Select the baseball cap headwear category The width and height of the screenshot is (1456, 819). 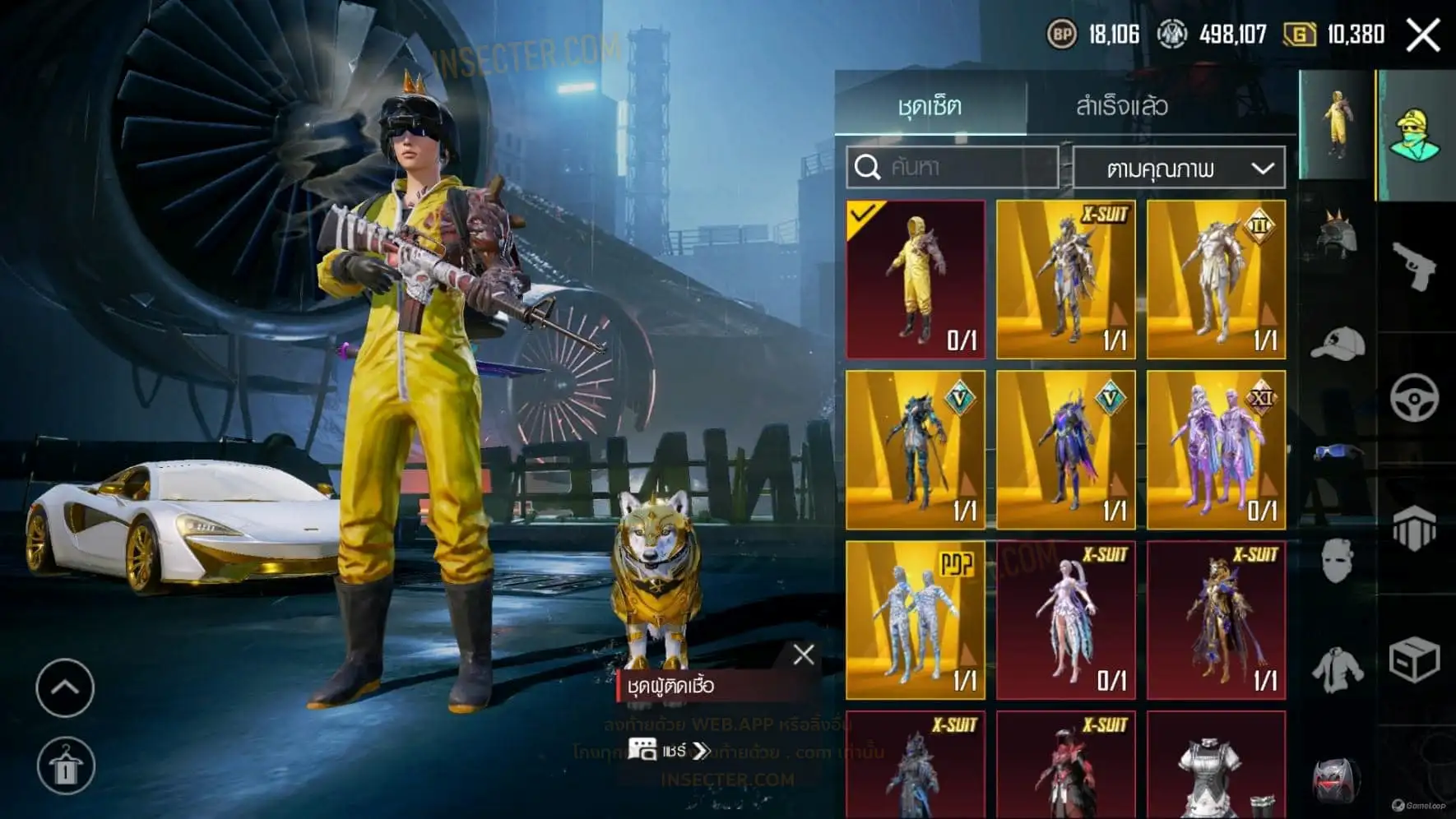click(x=1338, y=344)
